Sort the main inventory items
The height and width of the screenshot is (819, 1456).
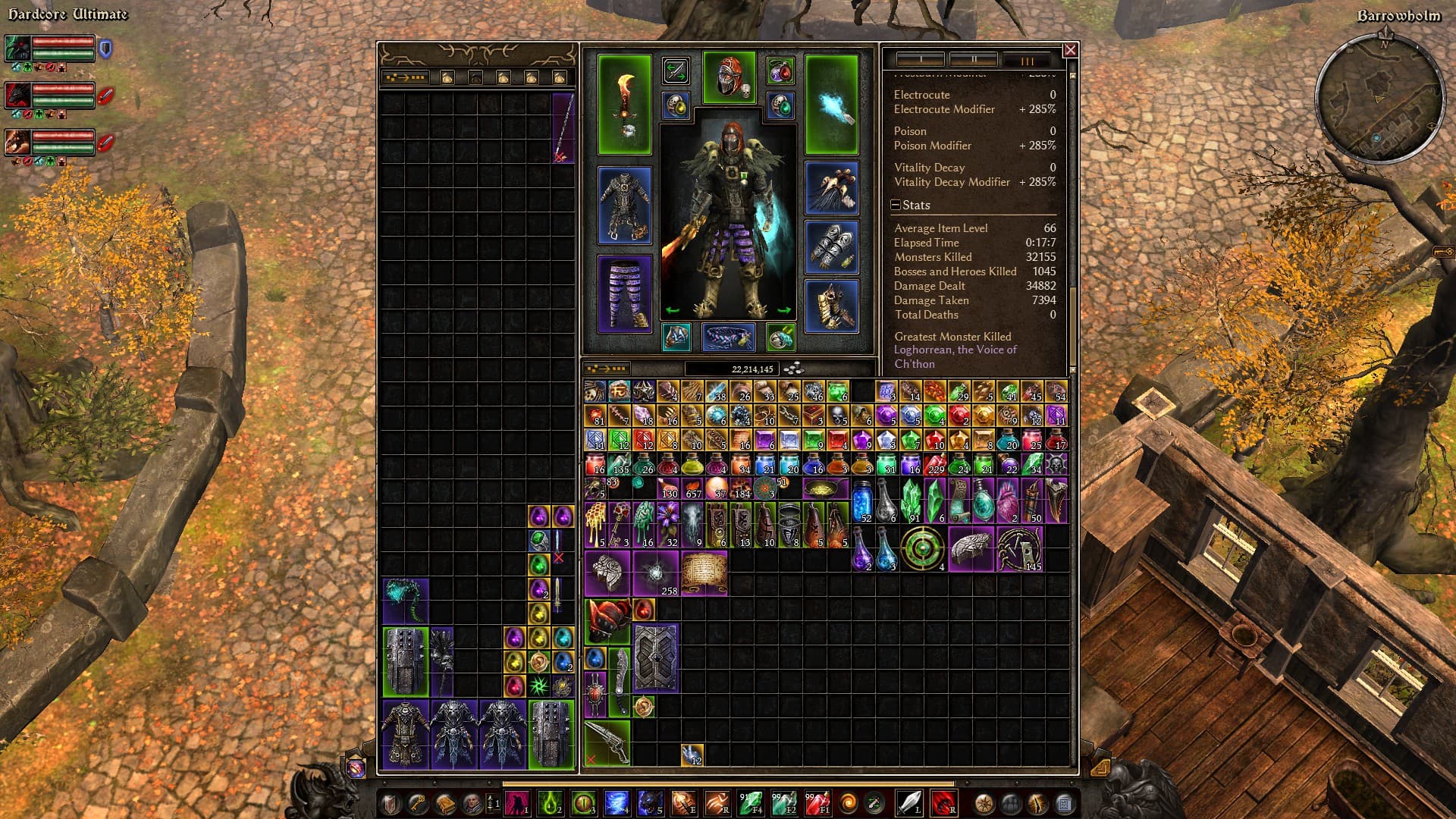[x=607, y=369]
